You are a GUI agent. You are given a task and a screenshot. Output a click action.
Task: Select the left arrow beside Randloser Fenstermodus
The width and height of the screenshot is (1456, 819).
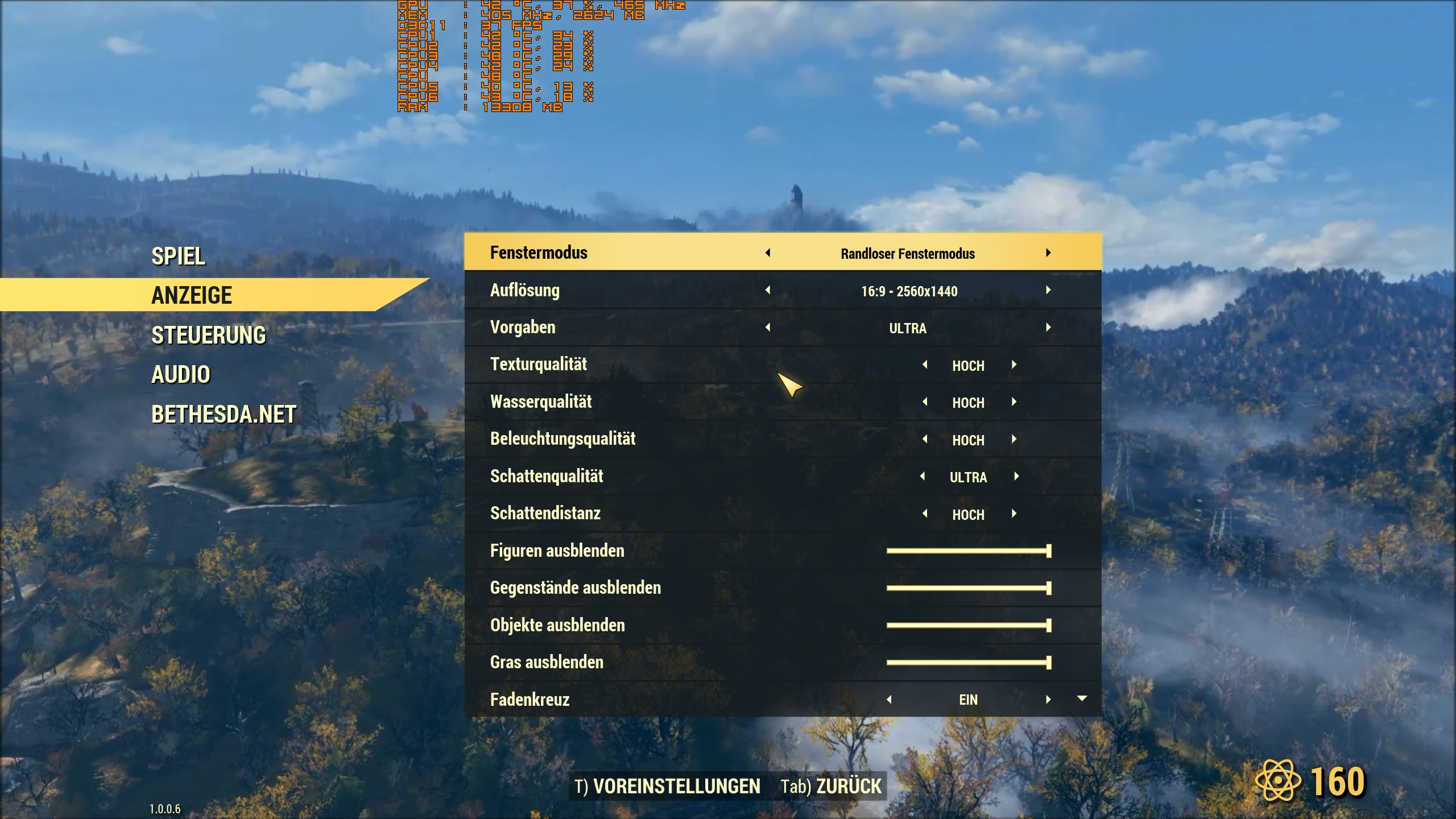[x=769, y=253]
